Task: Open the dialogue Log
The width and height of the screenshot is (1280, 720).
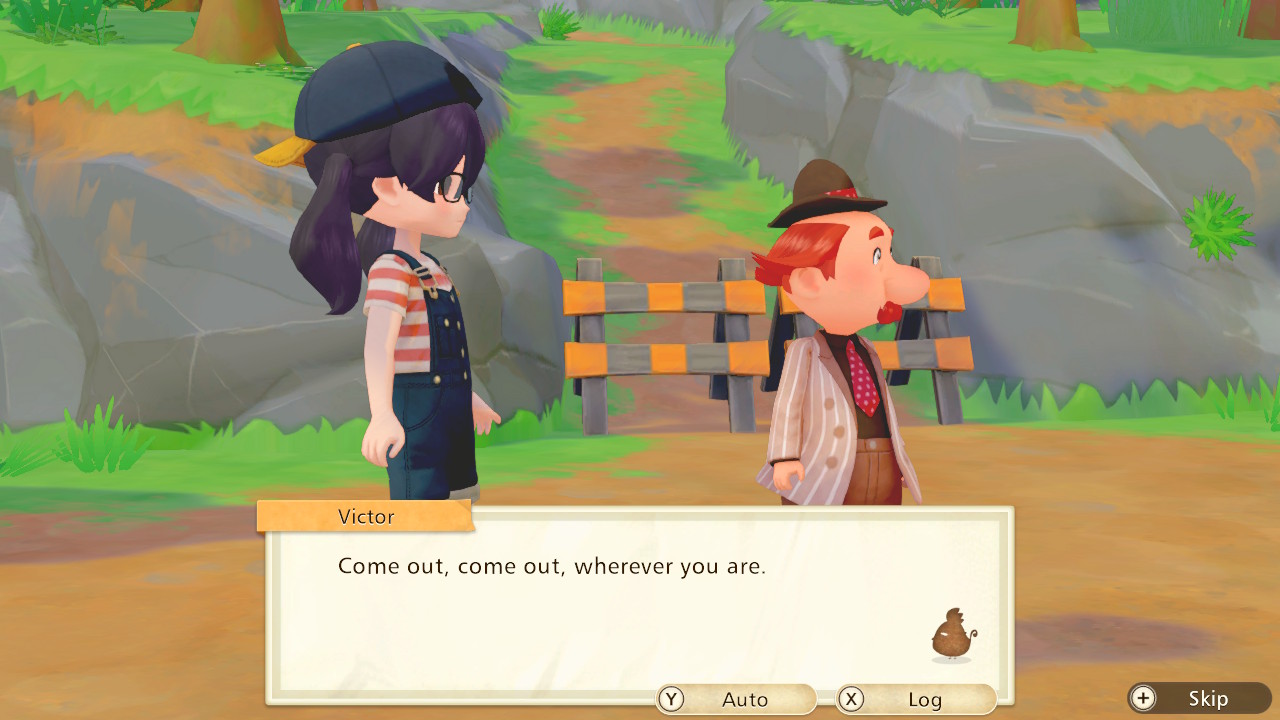Action: click(x=916, y=699)
